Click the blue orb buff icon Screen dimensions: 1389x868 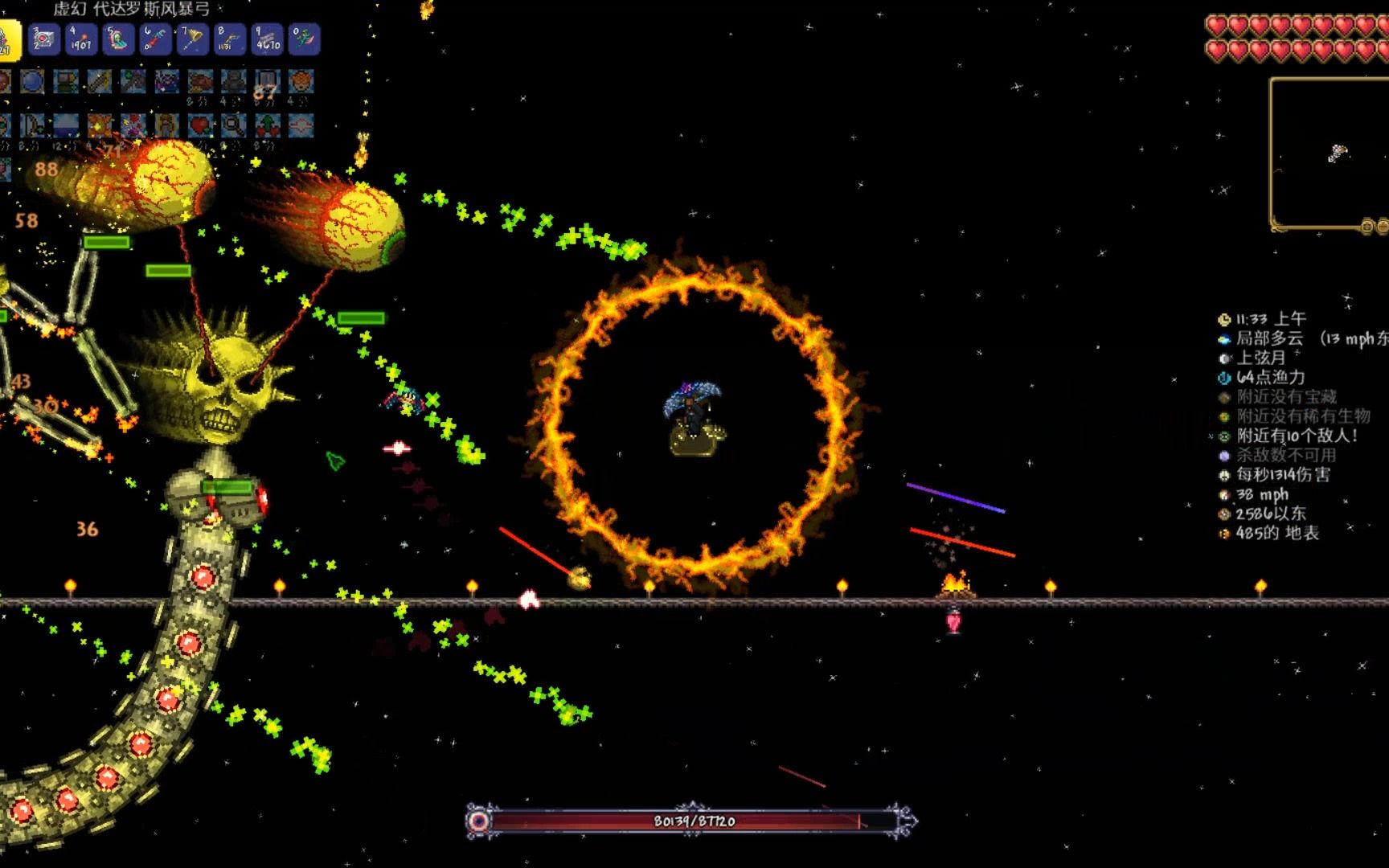pos(32,81)
